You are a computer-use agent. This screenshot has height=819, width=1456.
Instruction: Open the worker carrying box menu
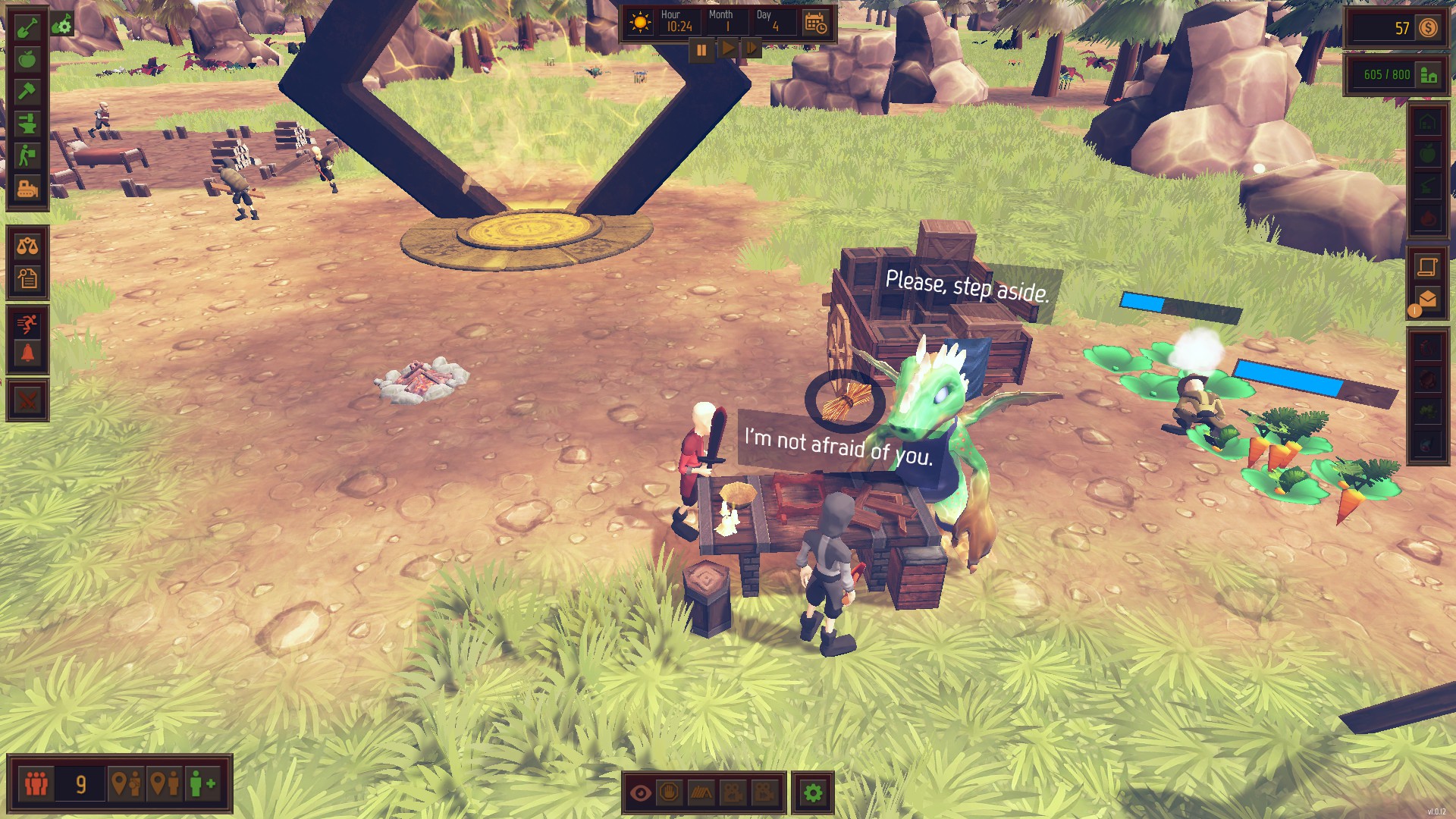coord(27,155)
